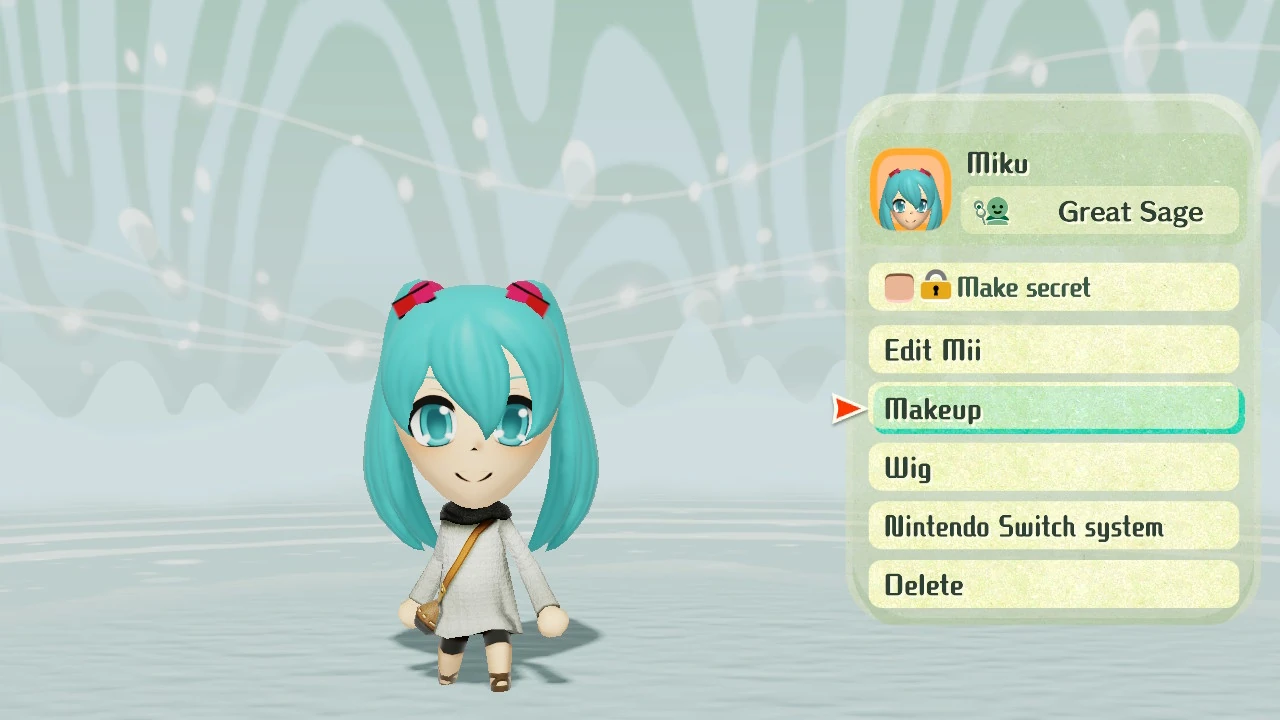Click the name label Miku

pyautogui.click(x=997, y=163)
